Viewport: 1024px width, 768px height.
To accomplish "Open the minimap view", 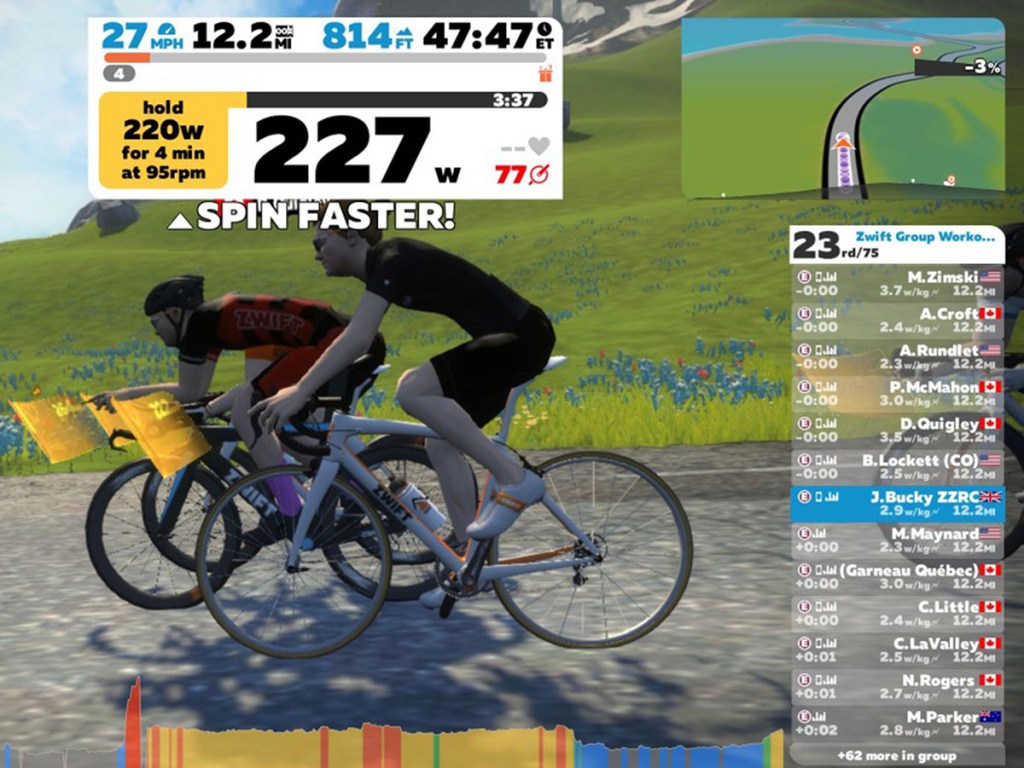I will pyautogui.click(x=843, y=108).
